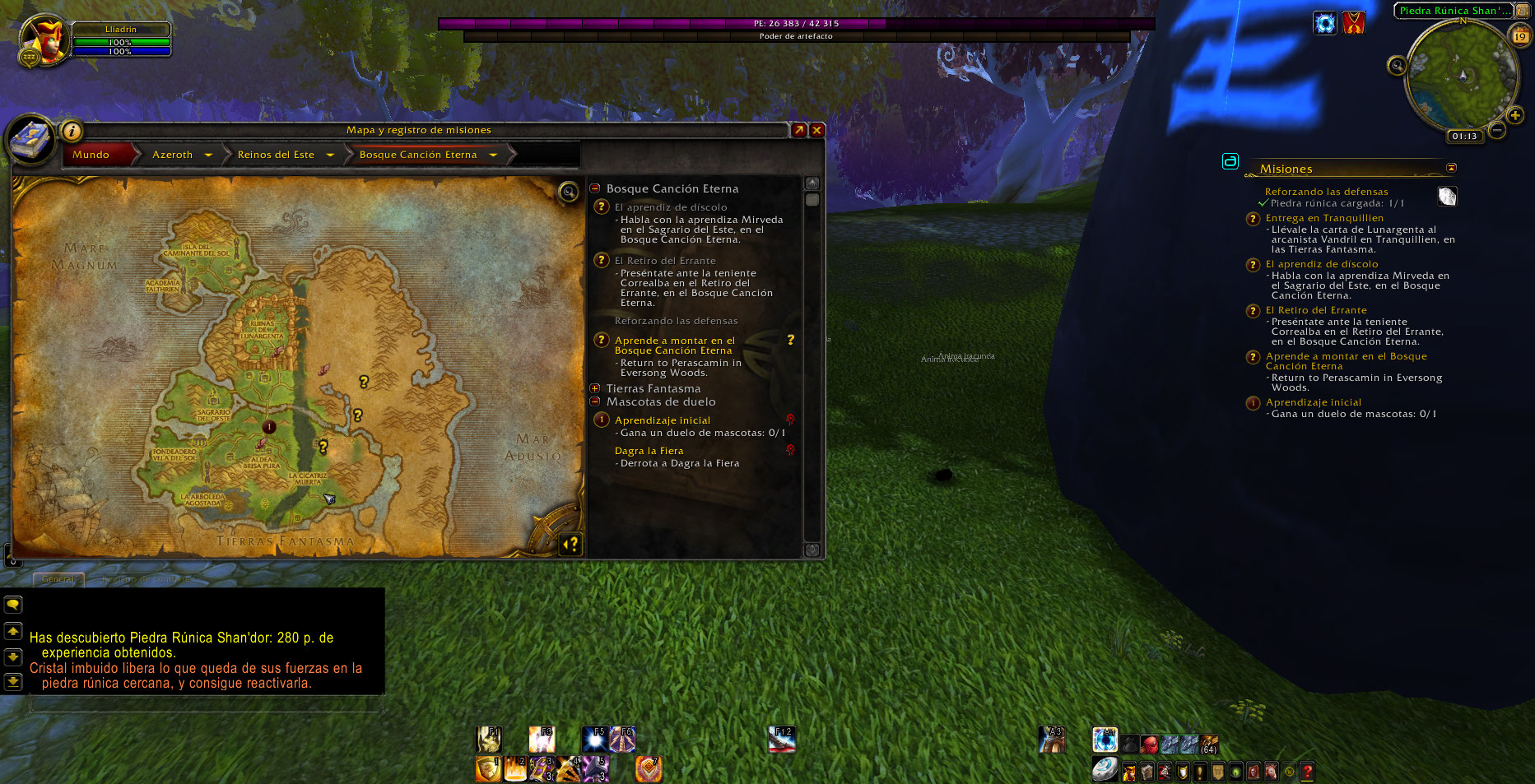Expand the Tierras Fantasma quest group
The width and height of the screenshot is (1535, 784).
595,388
